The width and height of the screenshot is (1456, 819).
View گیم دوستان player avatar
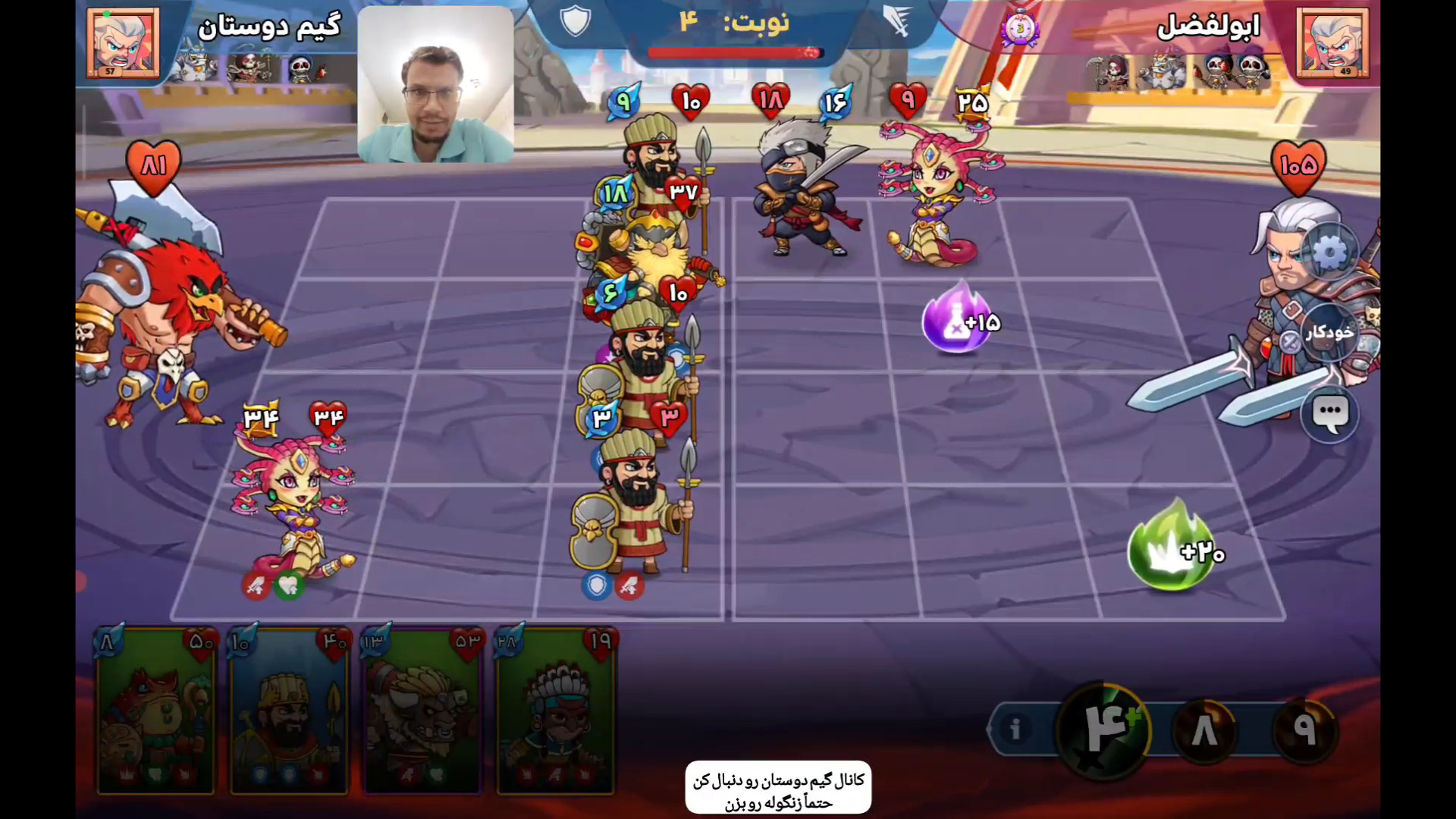123,42
